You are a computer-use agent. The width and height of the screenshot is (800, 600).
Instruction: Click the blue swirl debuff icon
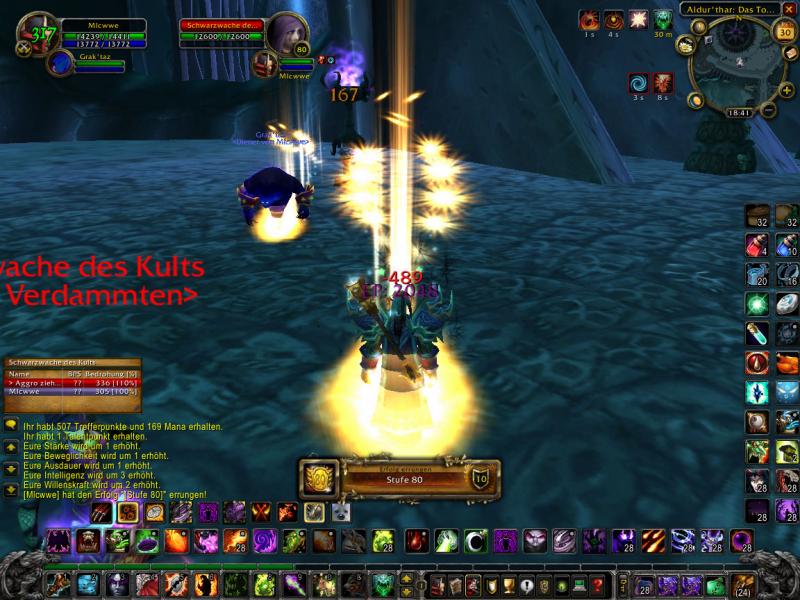pyautogui.click(x=638, y=82)
